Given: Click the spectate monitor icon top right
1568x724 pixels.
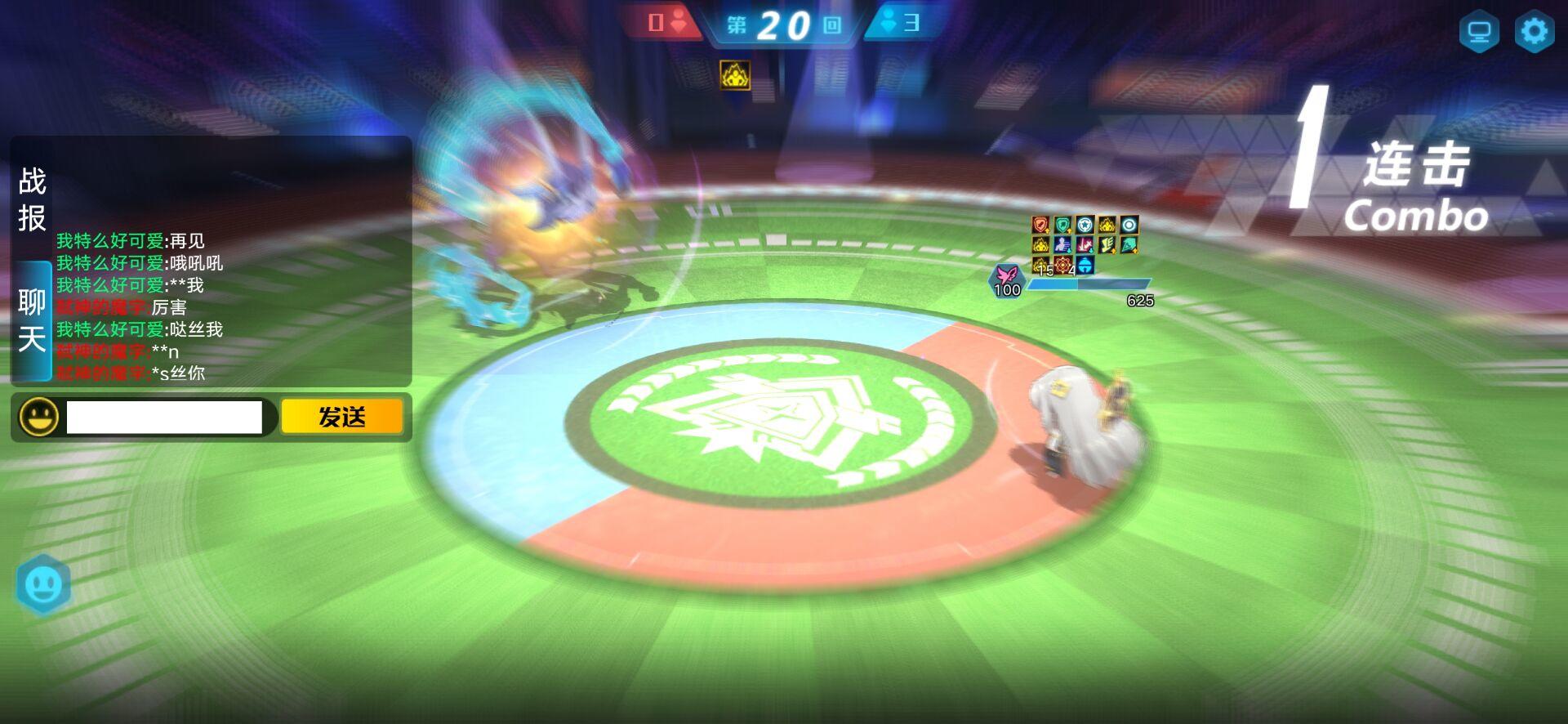Looking at the screenshot, I should click(1480, 32).
